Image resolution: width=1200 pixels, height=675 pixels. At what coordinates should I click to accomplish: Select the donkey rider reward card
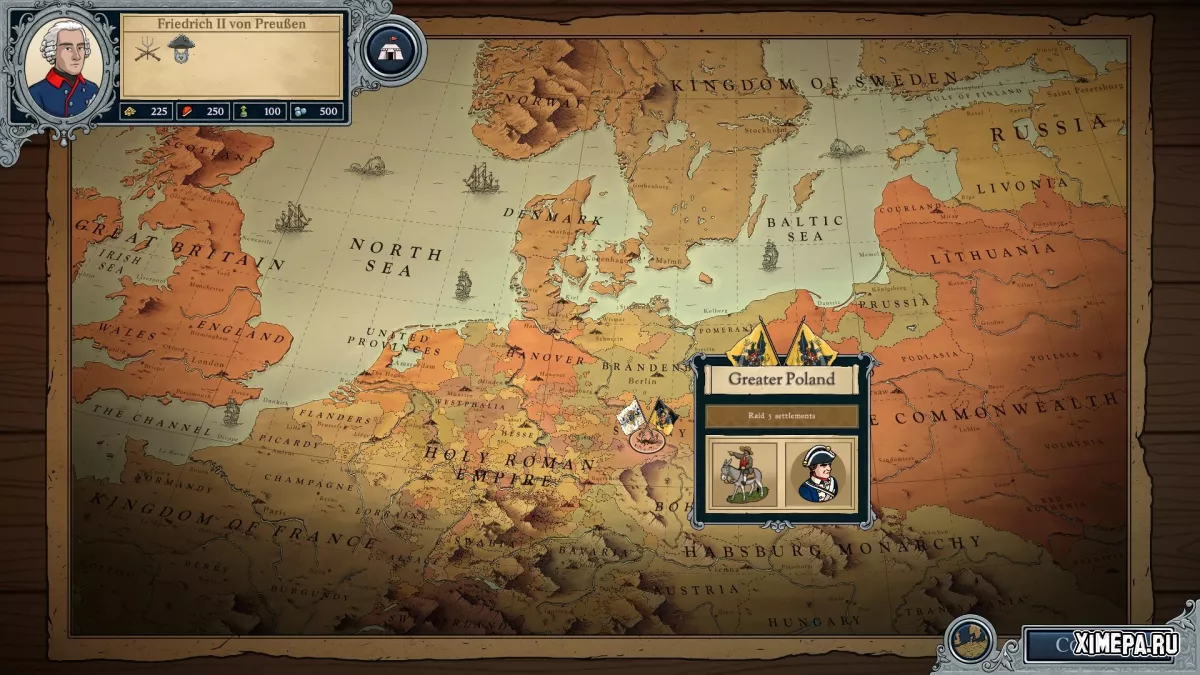click(741, 473)
